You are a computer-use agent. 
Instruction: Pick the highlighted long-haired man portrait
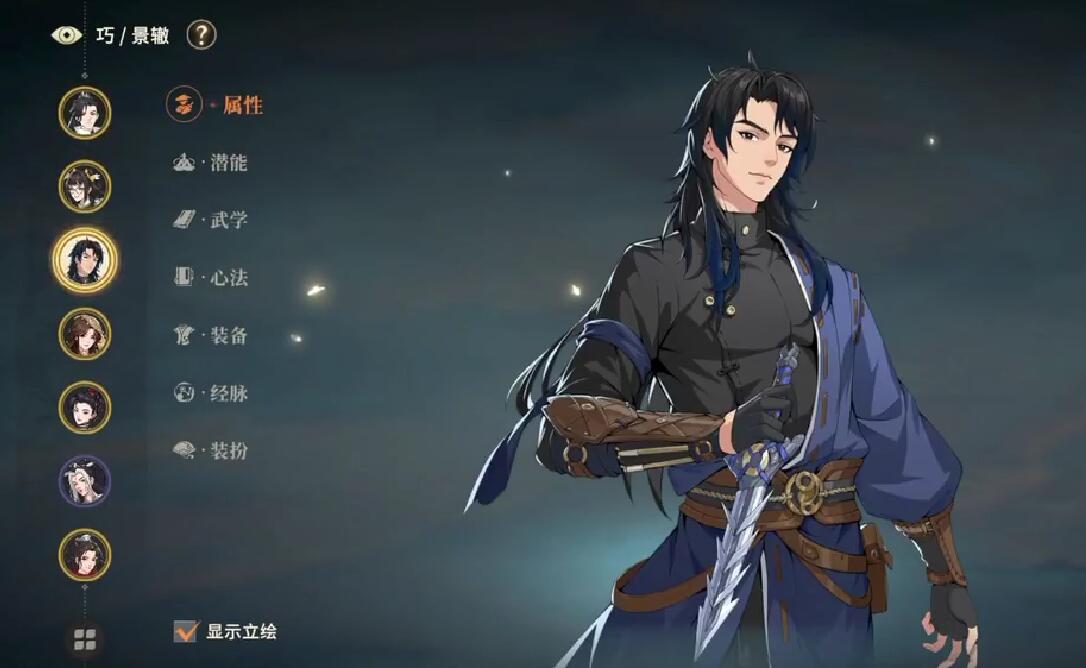(85, 259)
